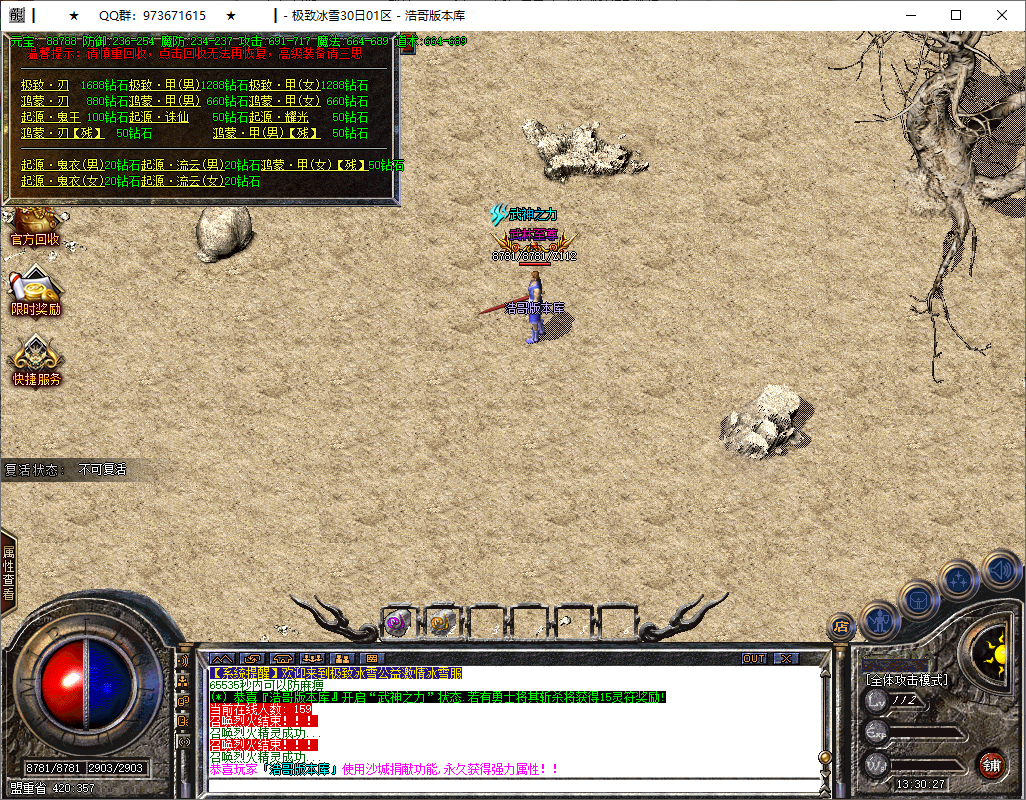The image size is (1026, 800).
Task: Recycle the 鸿蒙·刃 for 880 diamonds
Action: pos(45,101)
